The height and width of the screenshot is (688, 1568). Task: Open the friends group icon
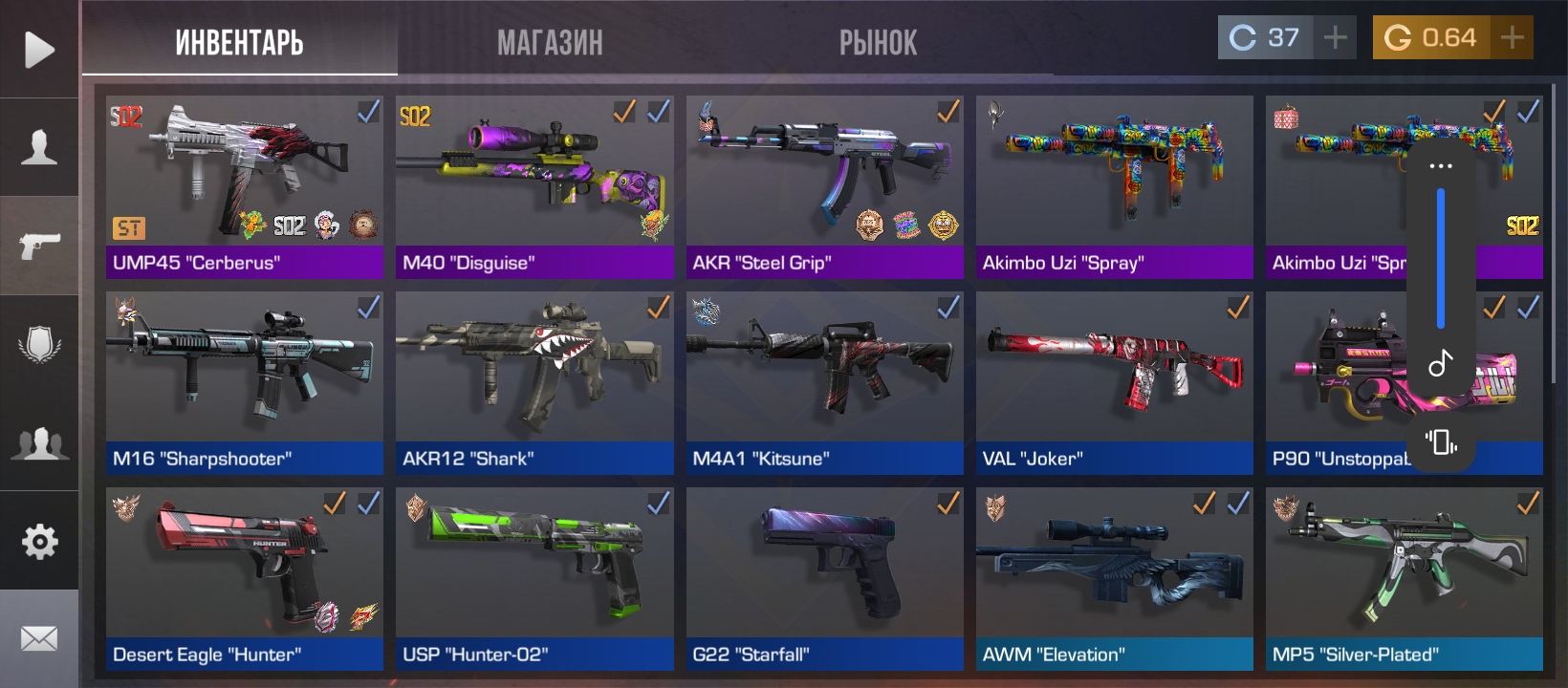point(39,443)
